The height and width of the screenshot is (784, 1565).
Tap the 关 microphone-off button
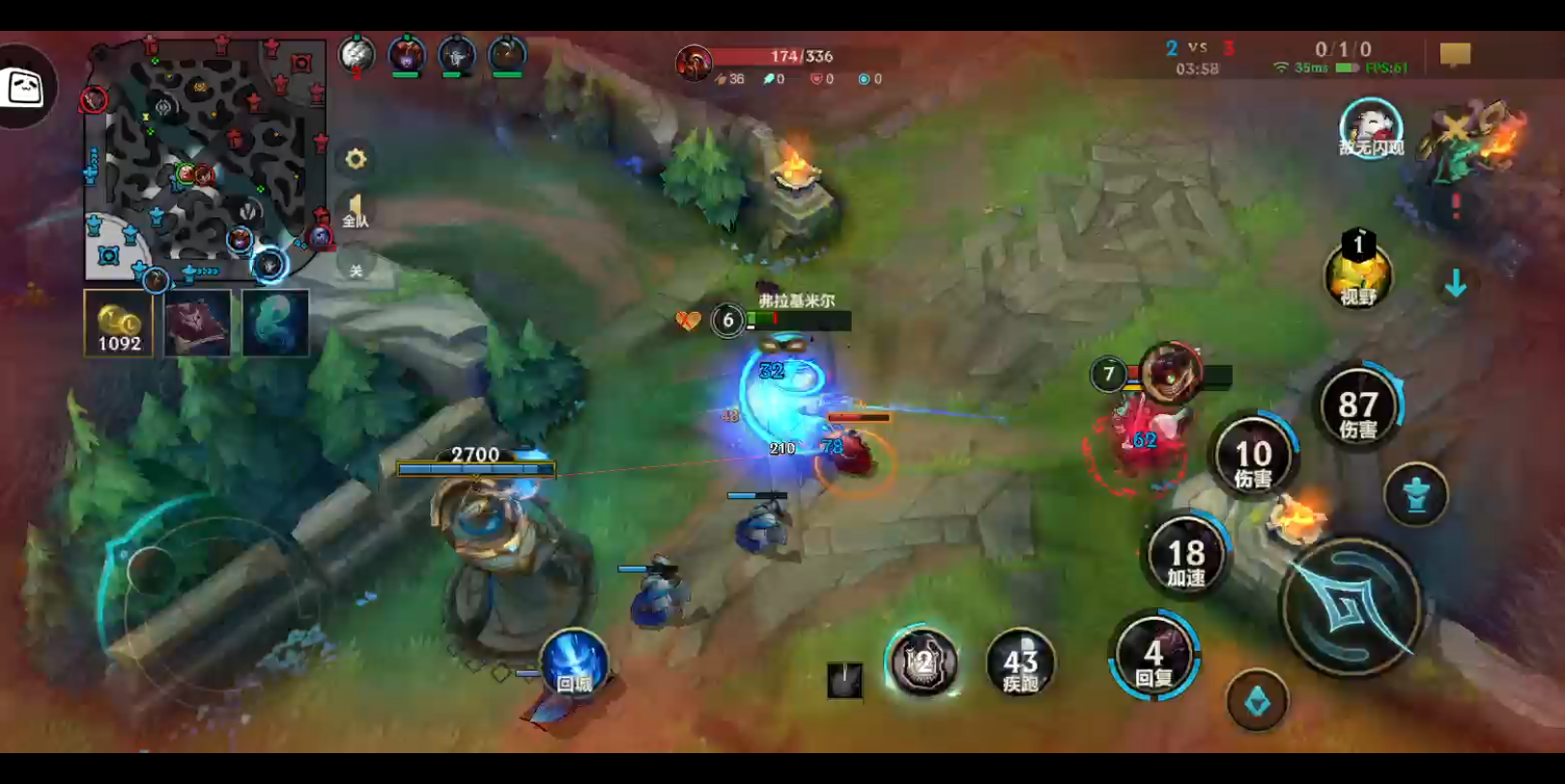click(x=356, y=270)
